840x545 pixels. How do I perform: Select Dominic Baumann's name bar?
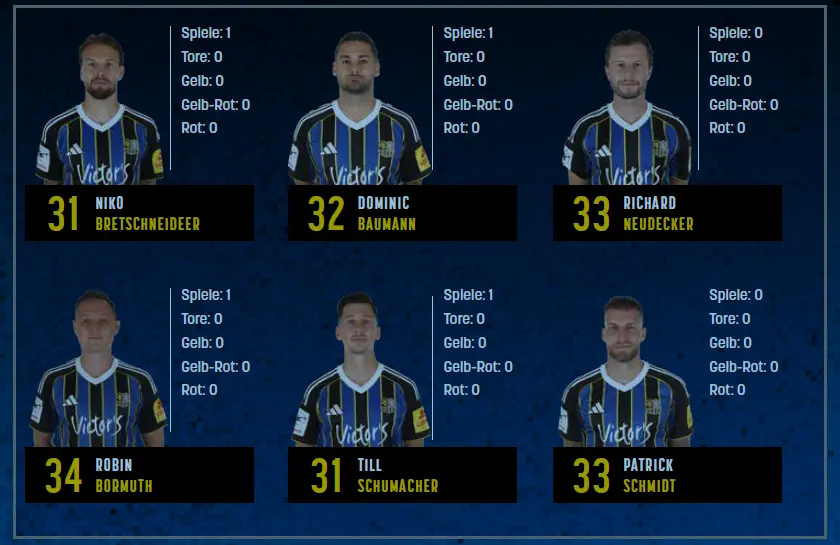402,213
